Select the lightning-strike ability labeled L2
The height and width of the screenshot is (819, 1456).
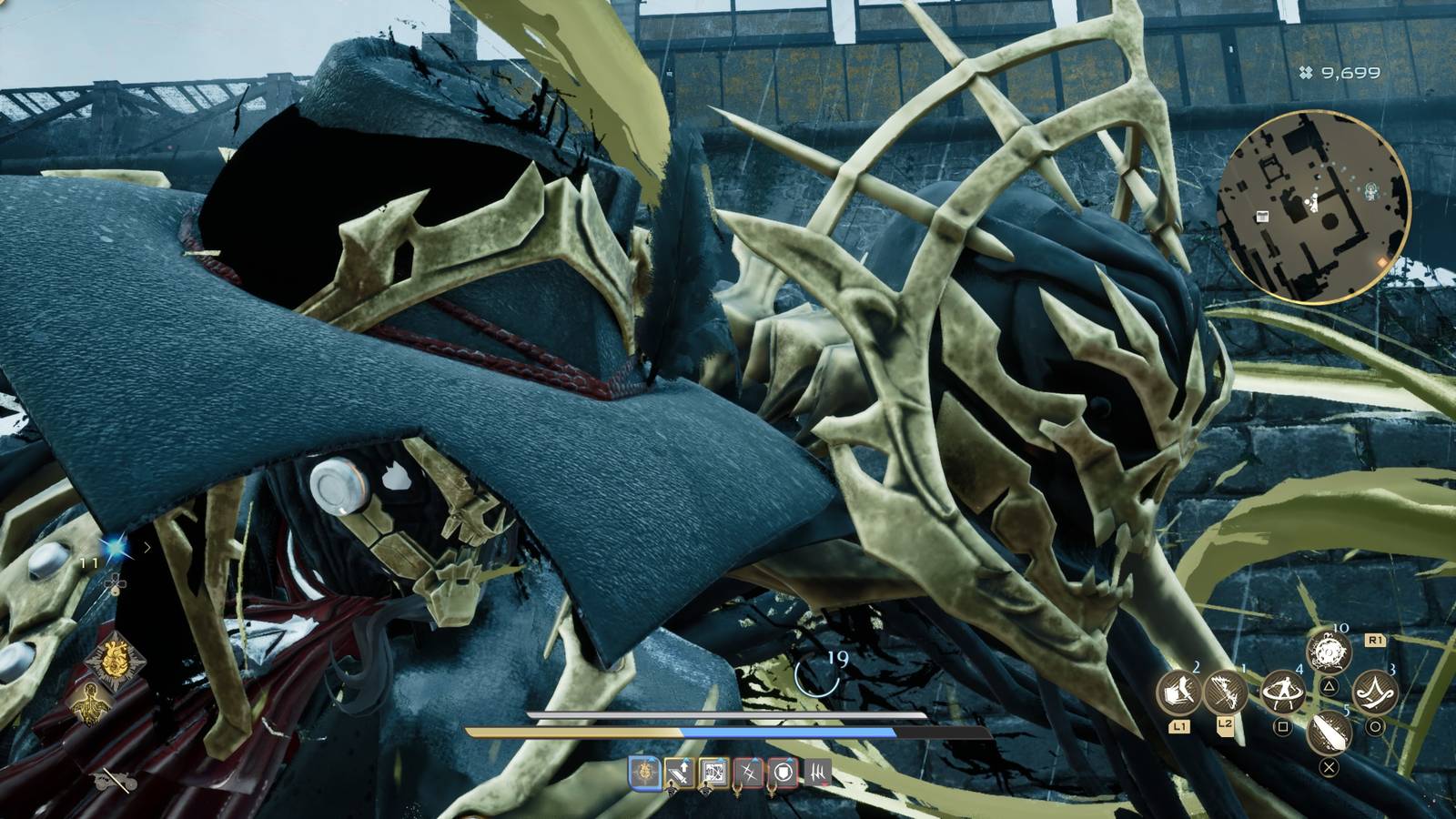(x=1226, y=692)
